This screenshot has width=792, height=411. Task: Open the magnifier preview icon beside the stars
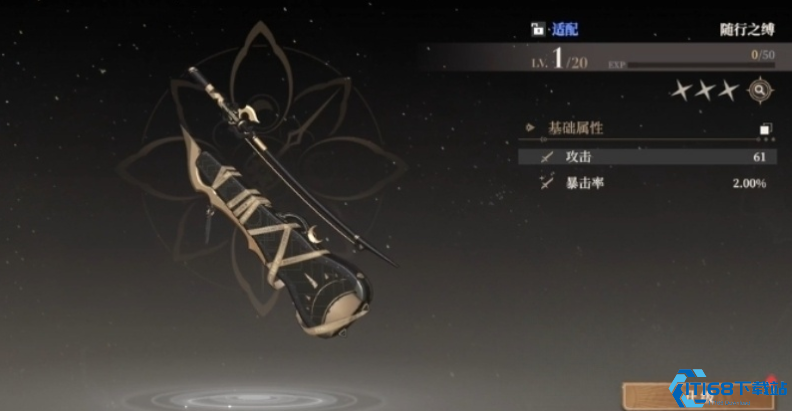point(761,90)
